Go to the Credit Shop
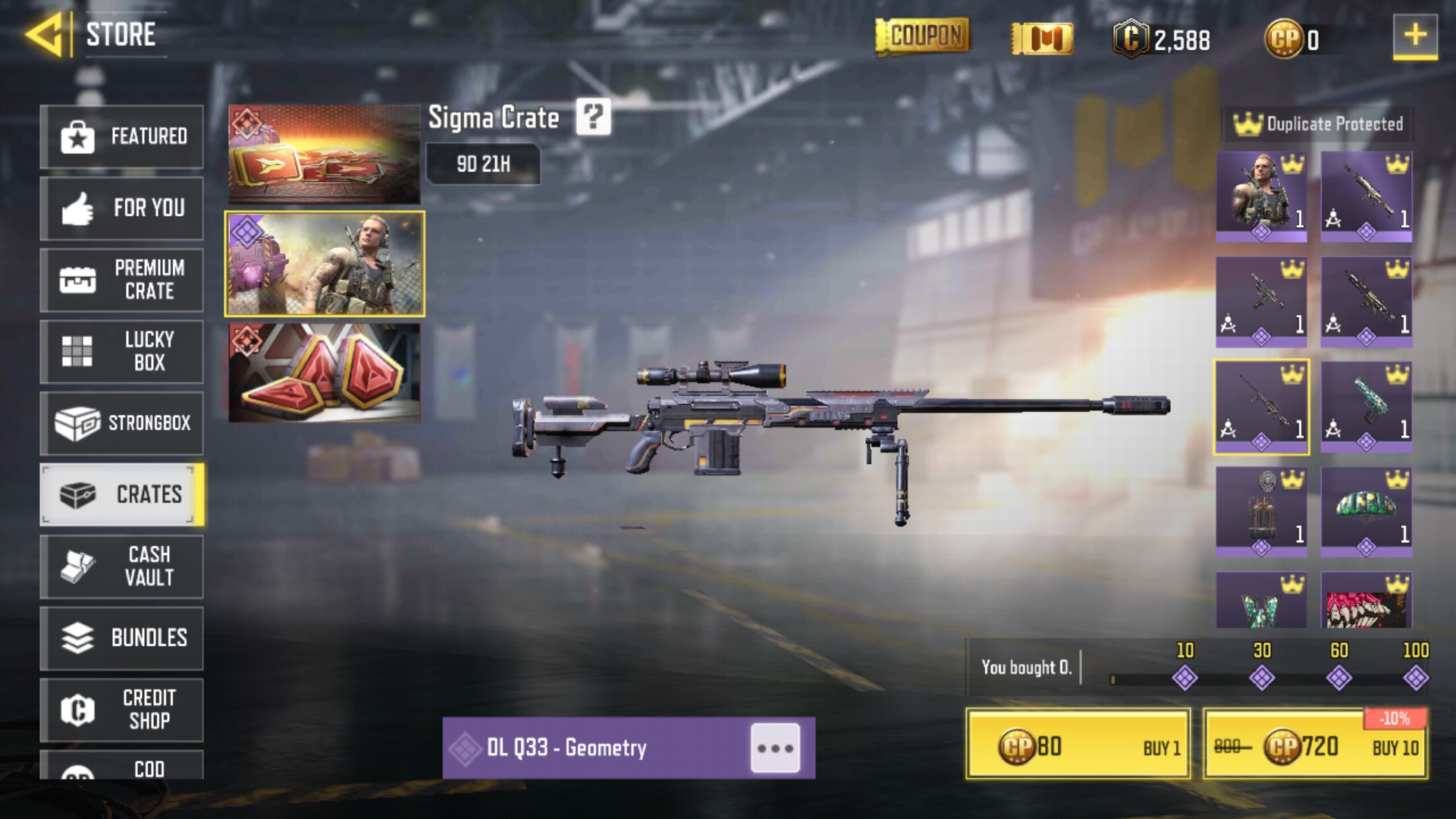This screenshot has height=819, width=1456. tap(121, 709)
